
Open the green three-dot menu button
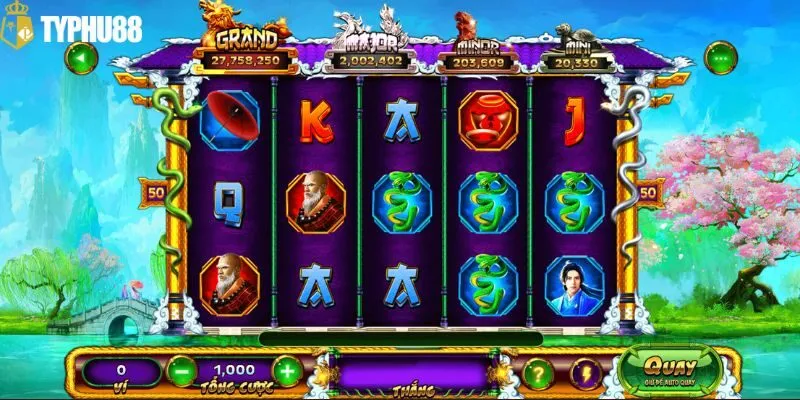pyautogui.click(x=719, y=57)
